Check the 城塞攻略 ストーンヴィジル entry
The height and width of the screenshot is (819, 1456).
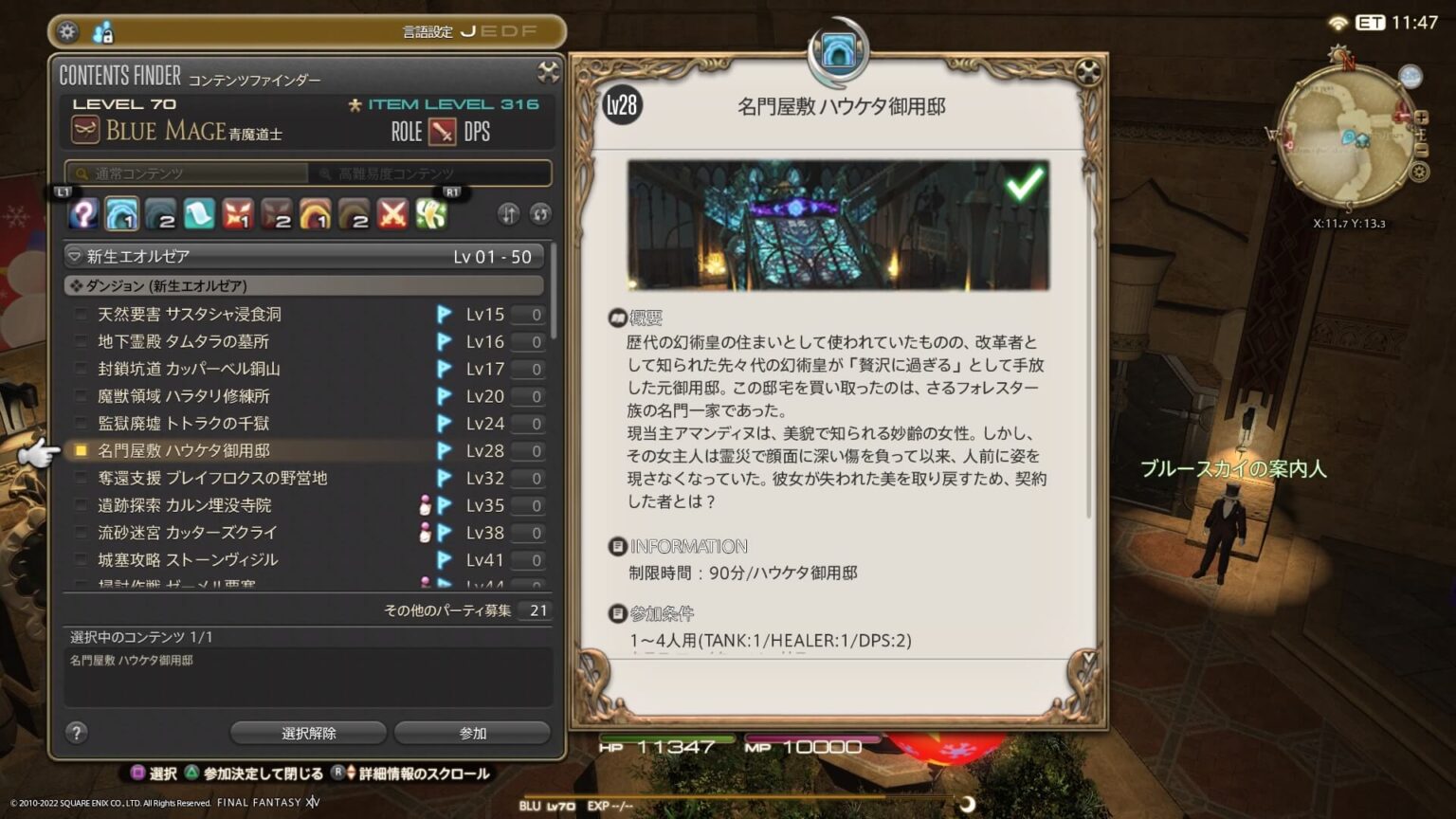(82, 559)
